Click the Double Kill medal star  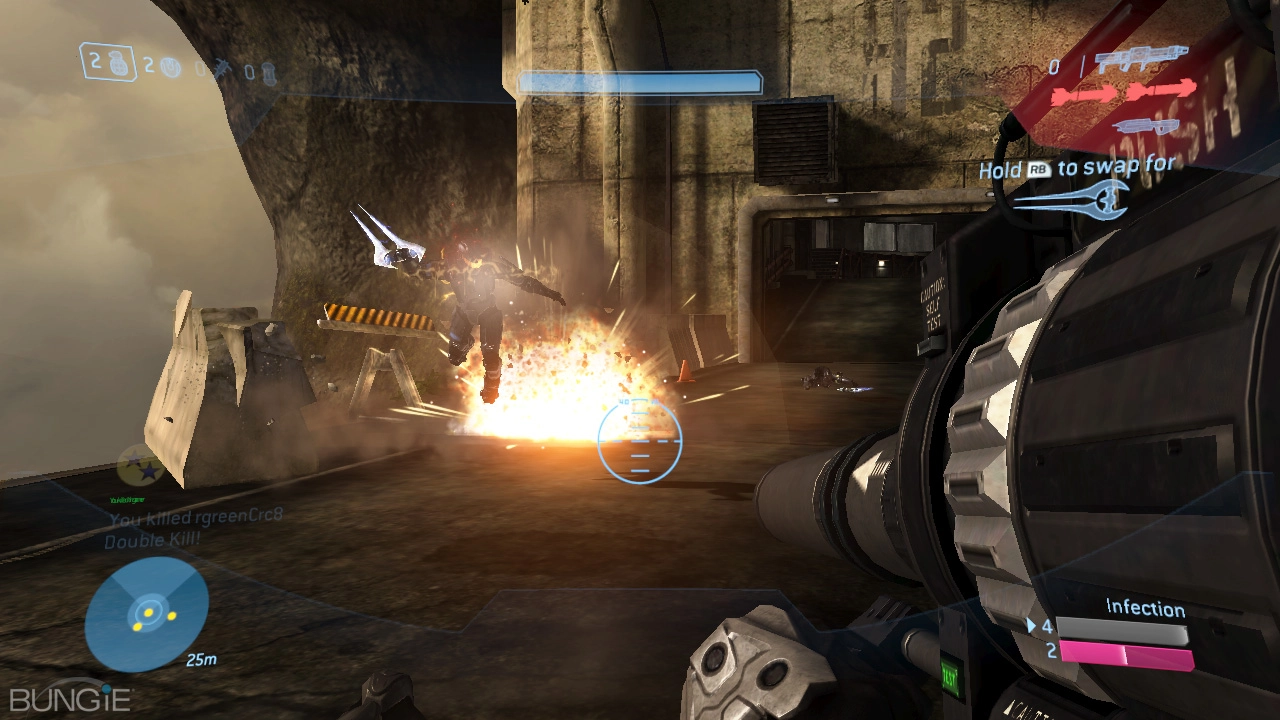[142, 466]
